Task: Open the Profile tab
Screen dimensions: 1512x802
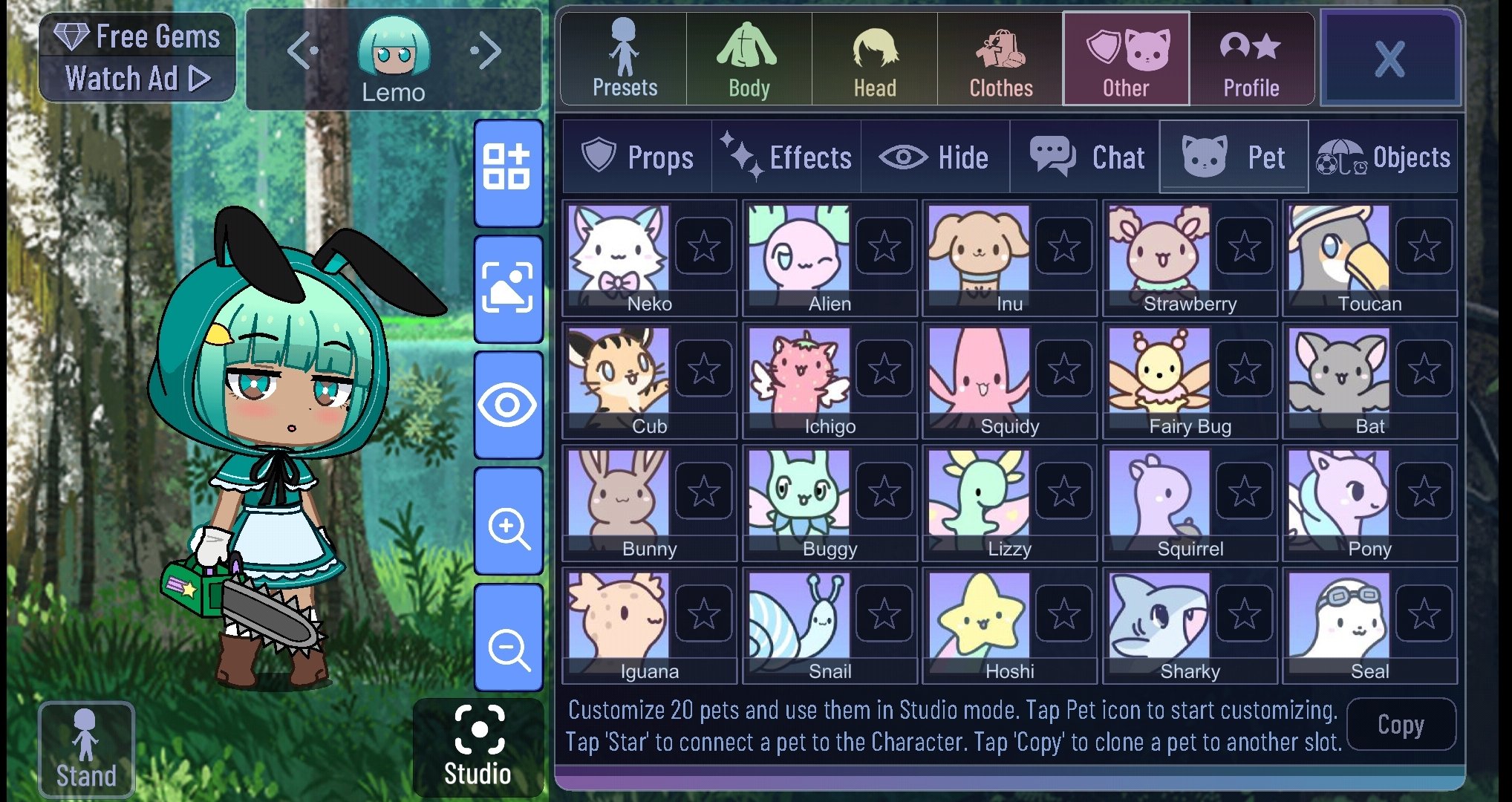Action: pos(1252,59)
